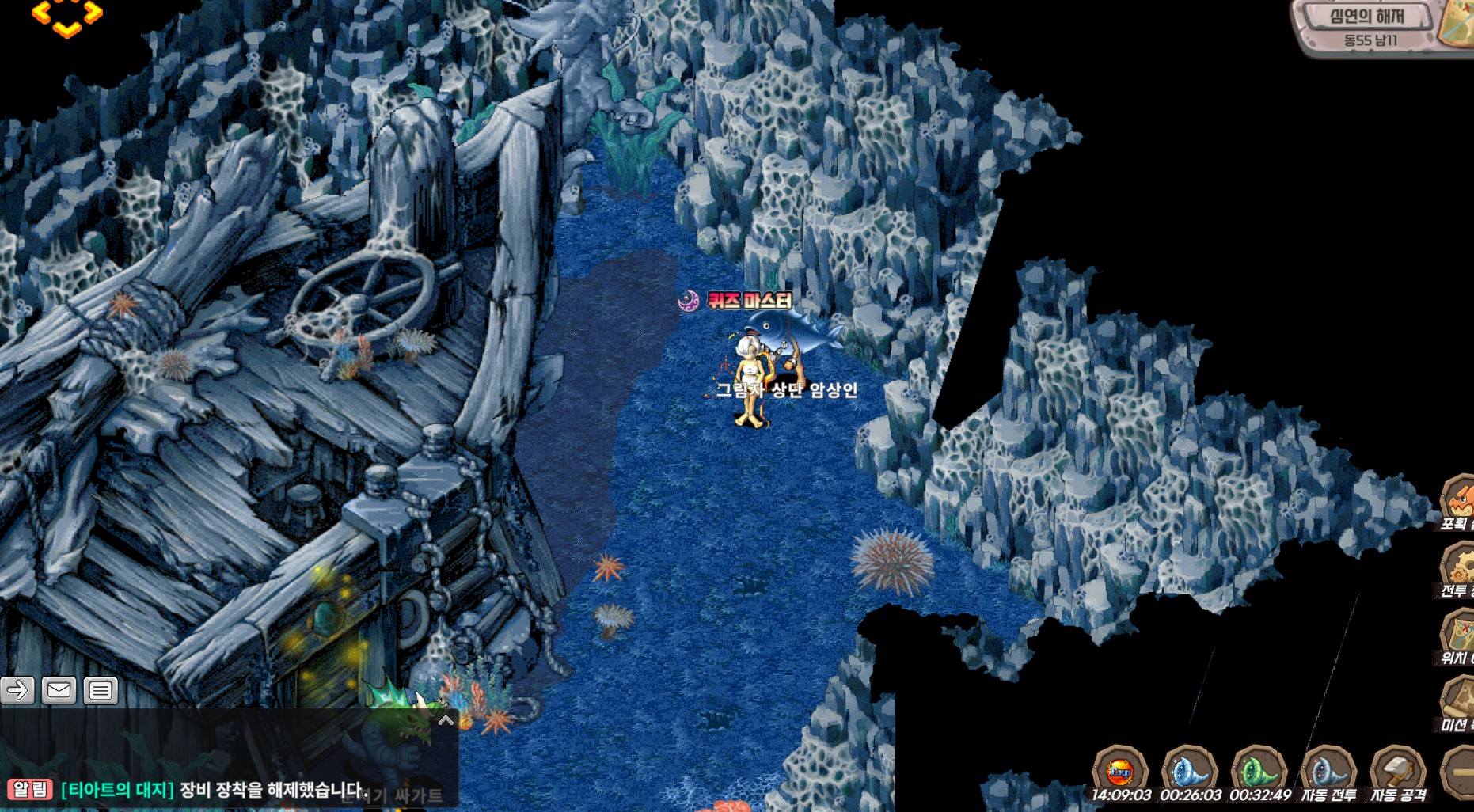Open the 포획 capture menu icon
The image size is (1474, 812).
pyautogui.click(x=1458, y=502)
